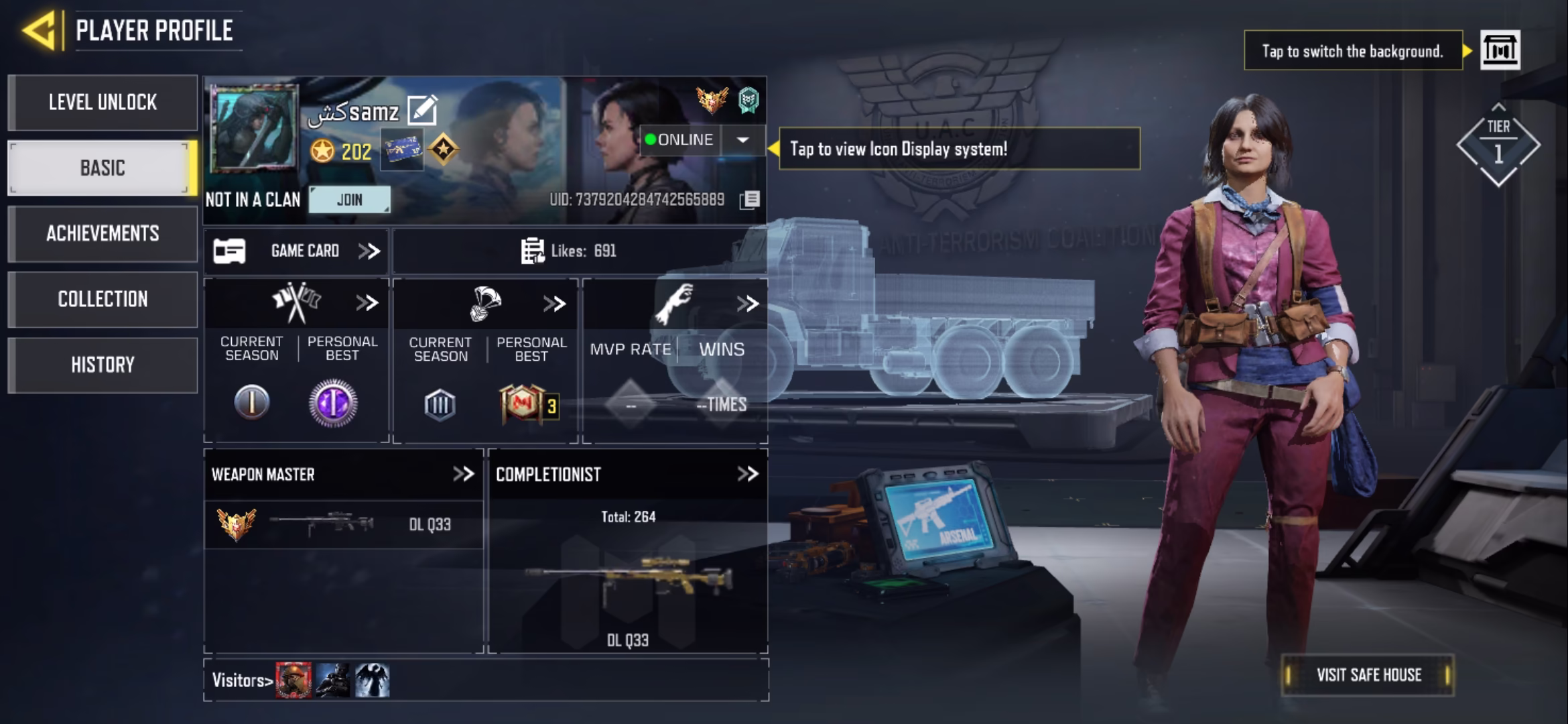This screenshot has width=1568, height=724.
Task: Switch to the Achievements tab
Action: 103,233
